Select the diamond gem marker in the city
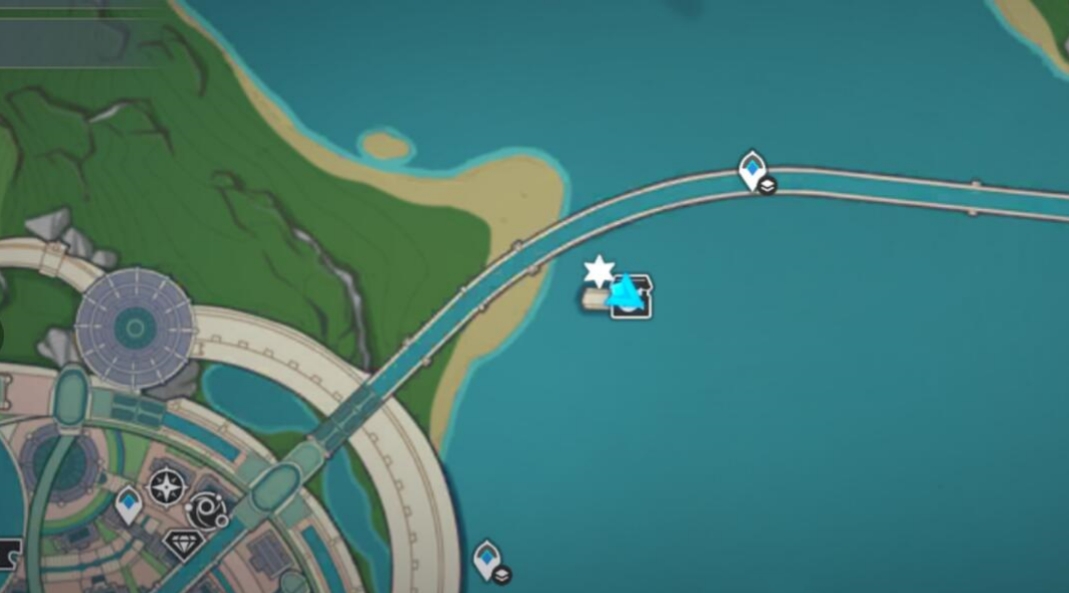The height and width of the screenshot is (593, 1069). (183, 545)
